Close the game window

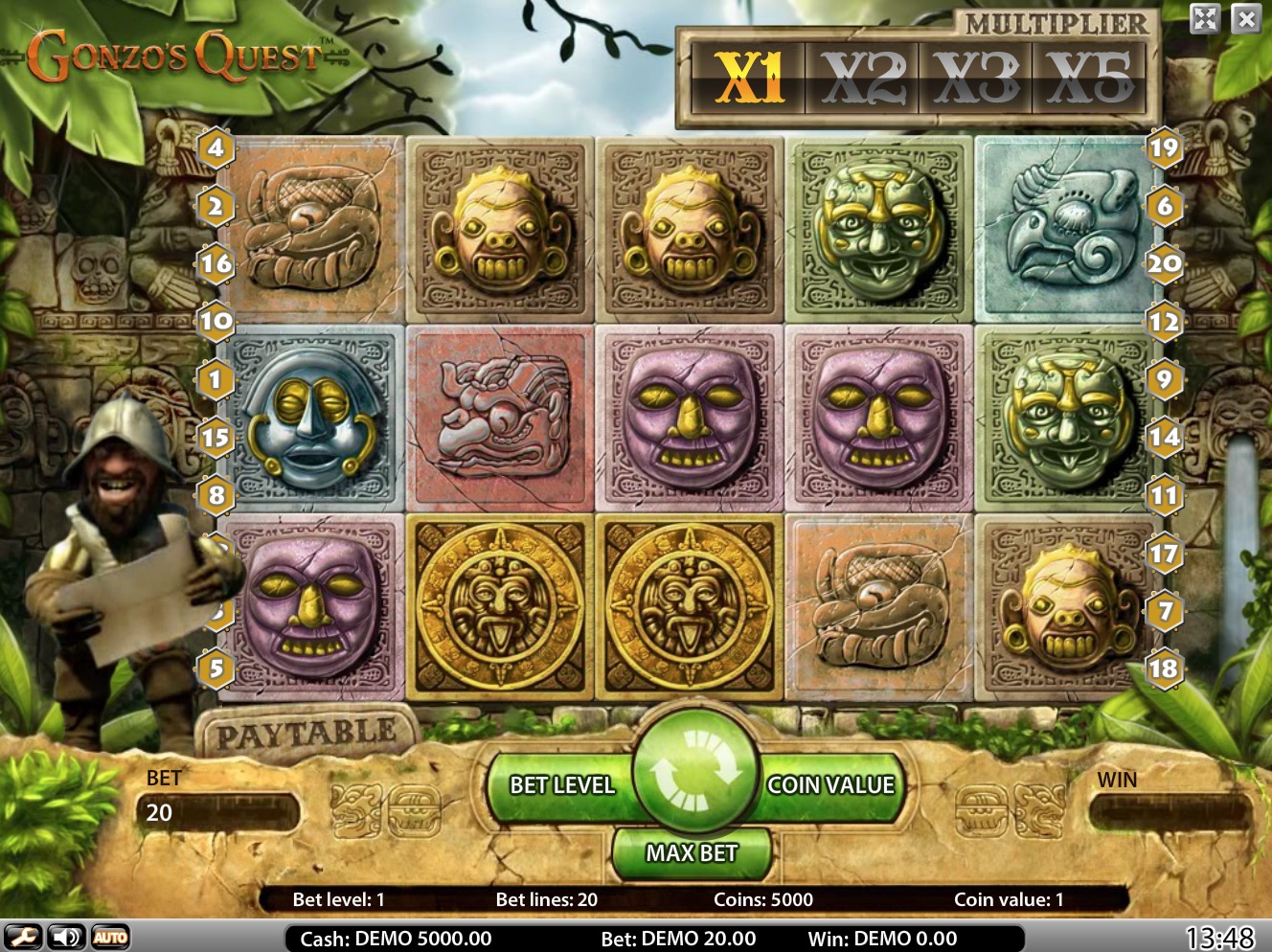(1245, 18)
